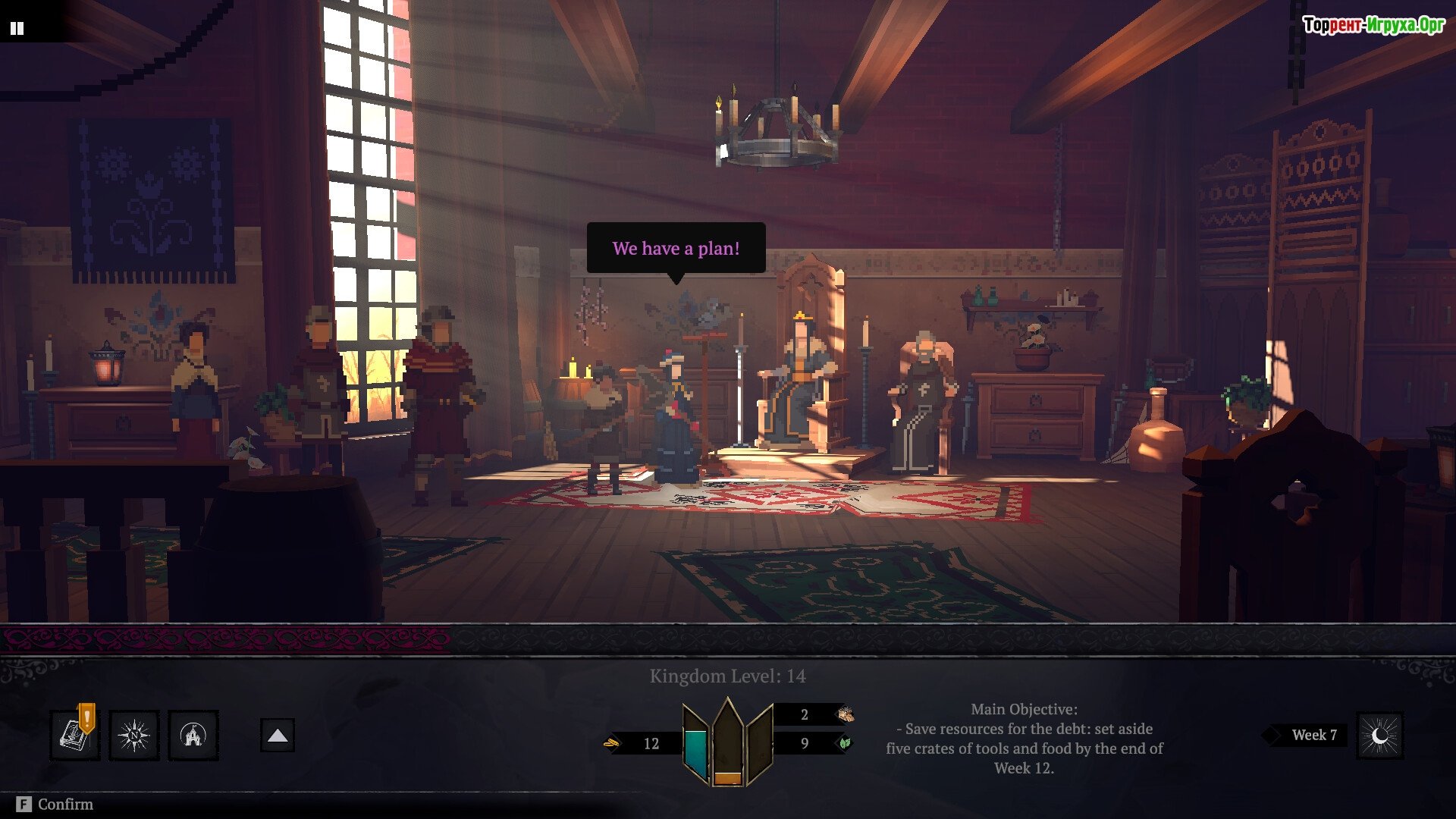End the week with the moon button
This screenshot has height=819, width=1456.
tap(1379, 735)
